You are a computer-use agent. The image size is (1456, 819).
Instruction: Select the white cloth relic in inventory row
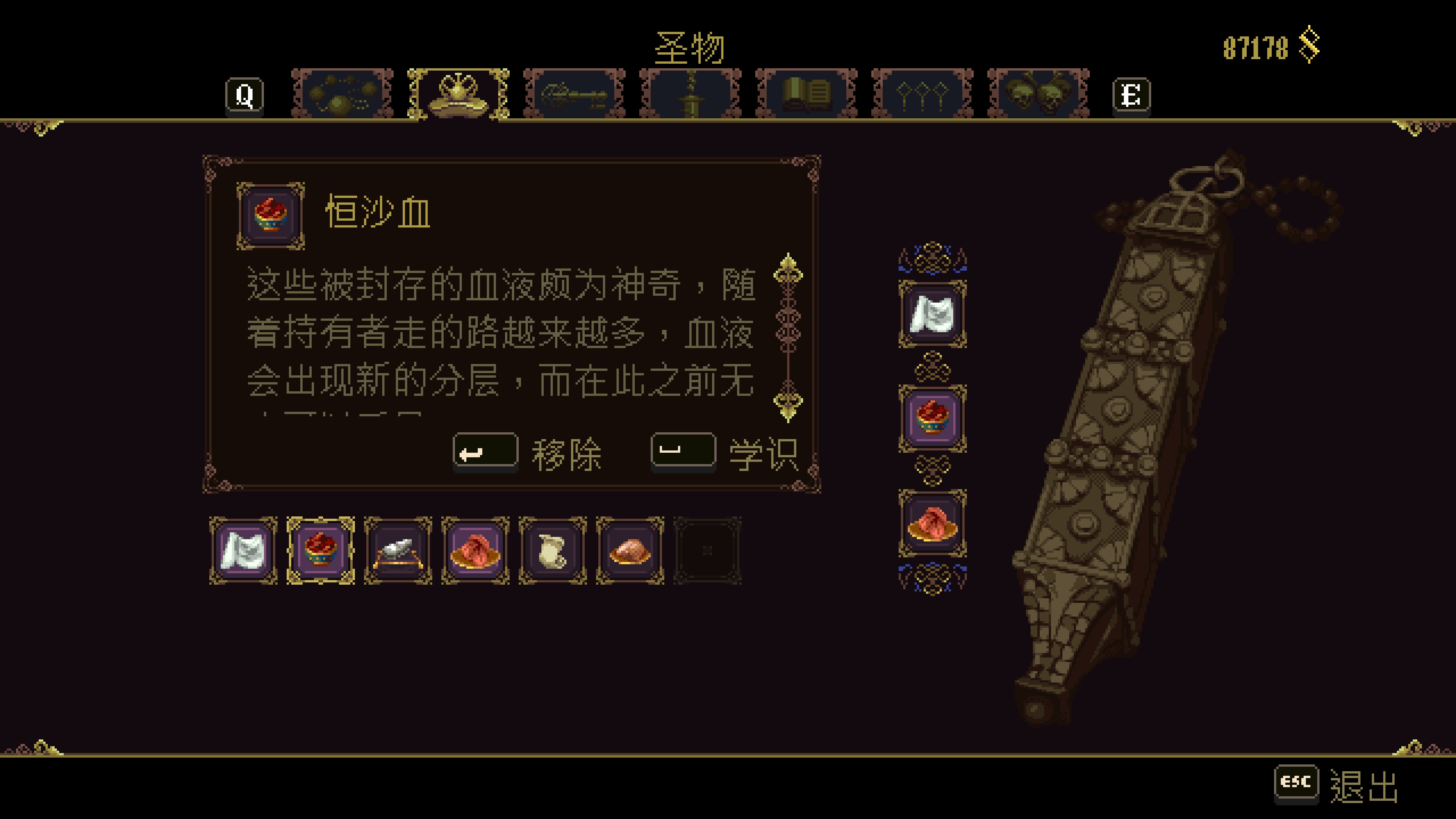tap(243, 551)
